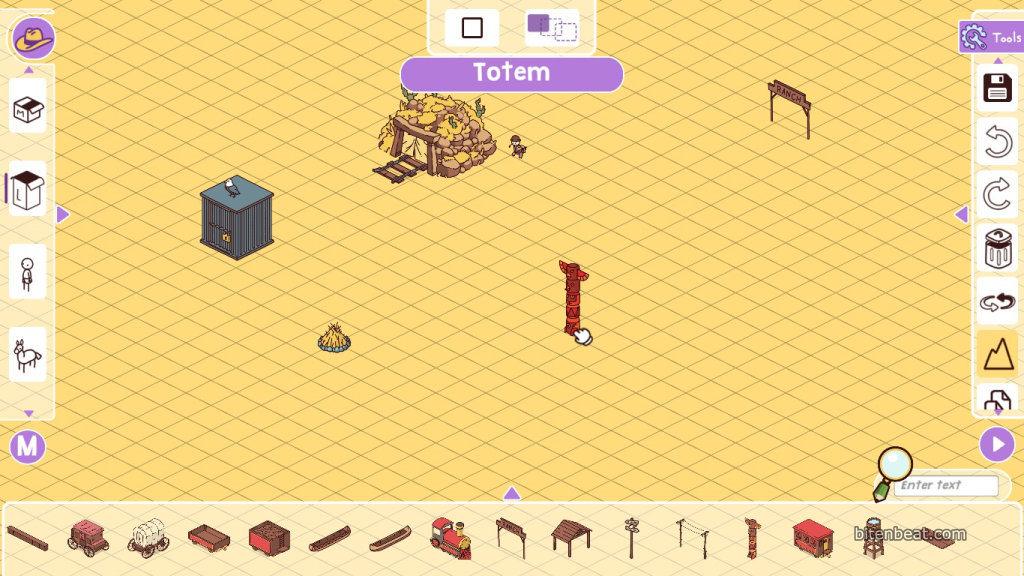Open the cowboy hat theme menu
1024x576 pixels.
33,39
